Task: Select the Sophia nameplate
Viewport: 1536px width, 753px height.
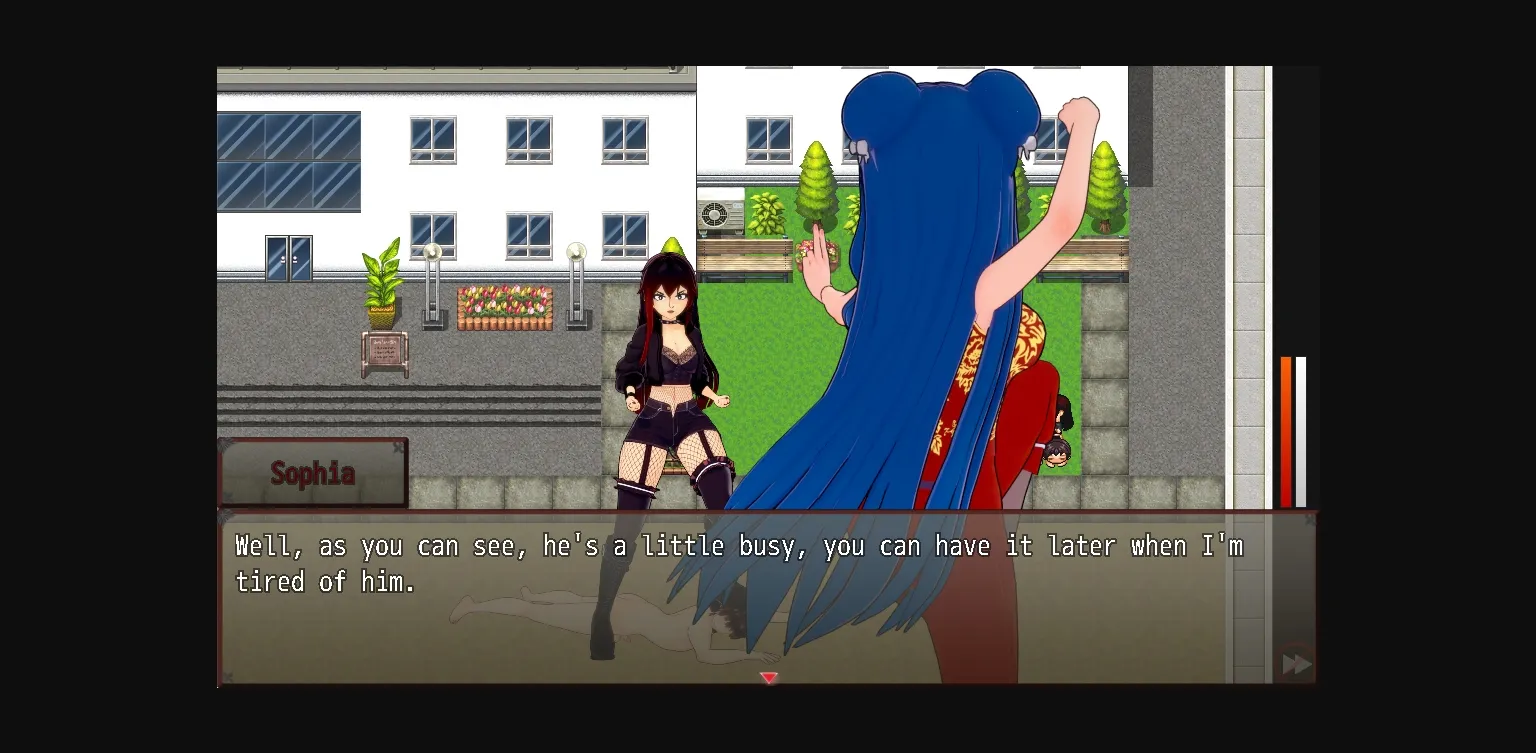Action: (313, 473)
